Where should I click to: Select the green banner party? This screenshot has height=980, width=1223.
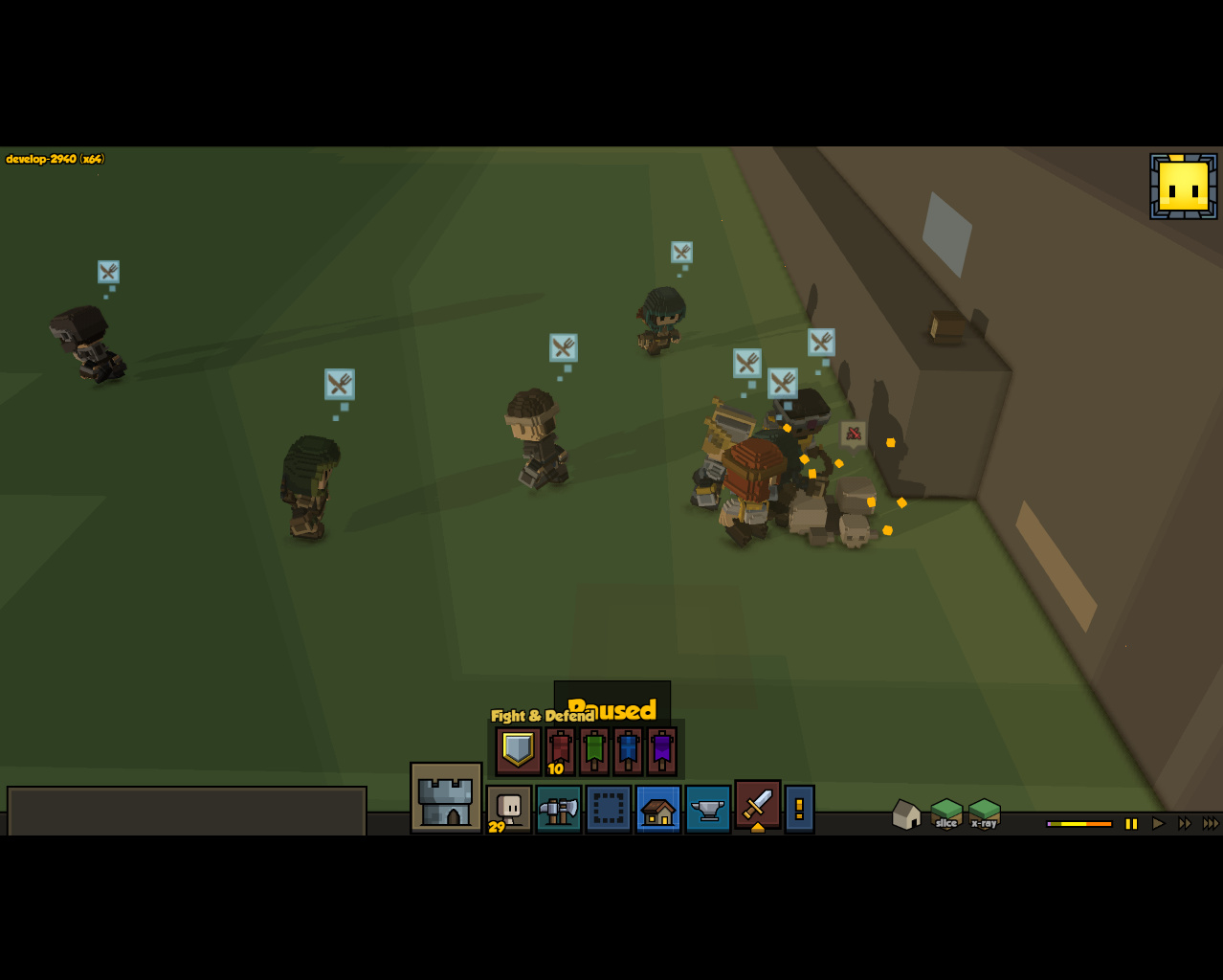(594, 750)
